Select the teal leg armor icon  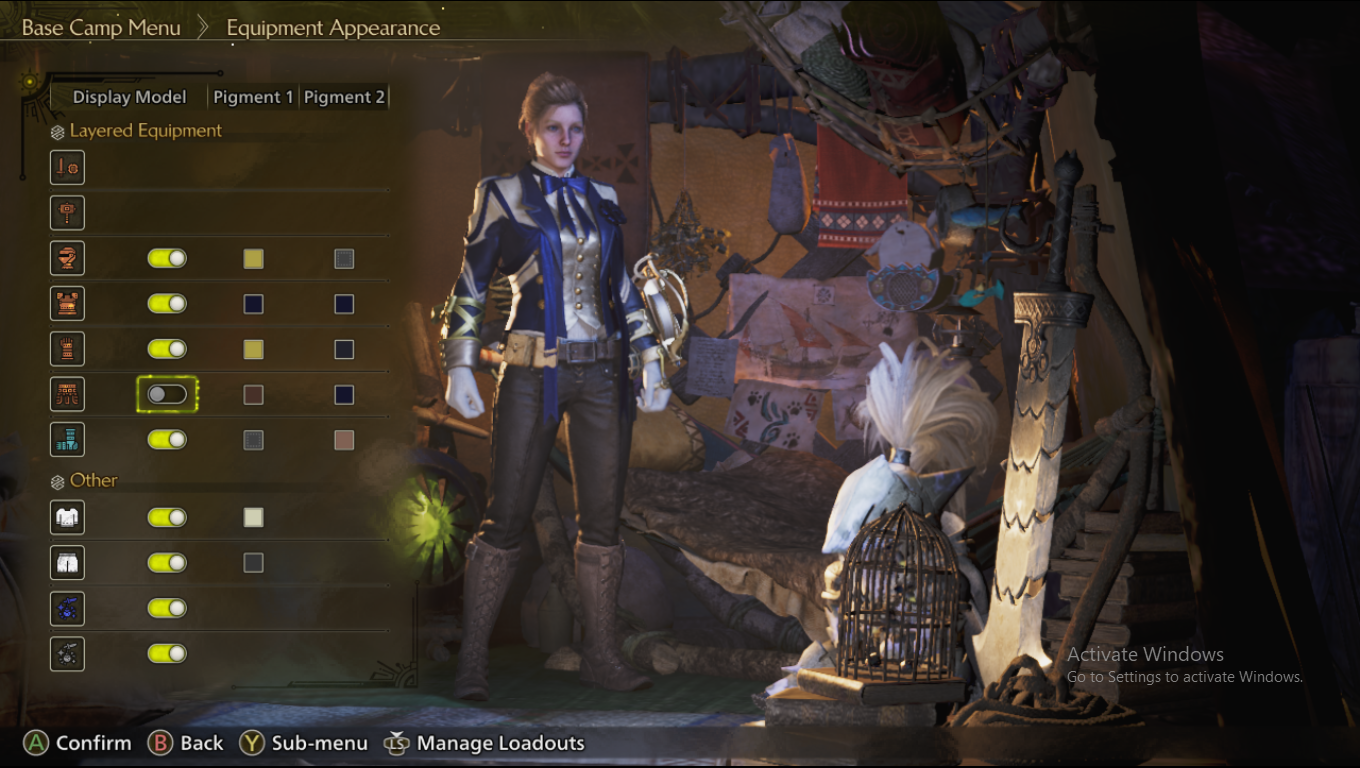pyautogui.click(x=68, y=439)
